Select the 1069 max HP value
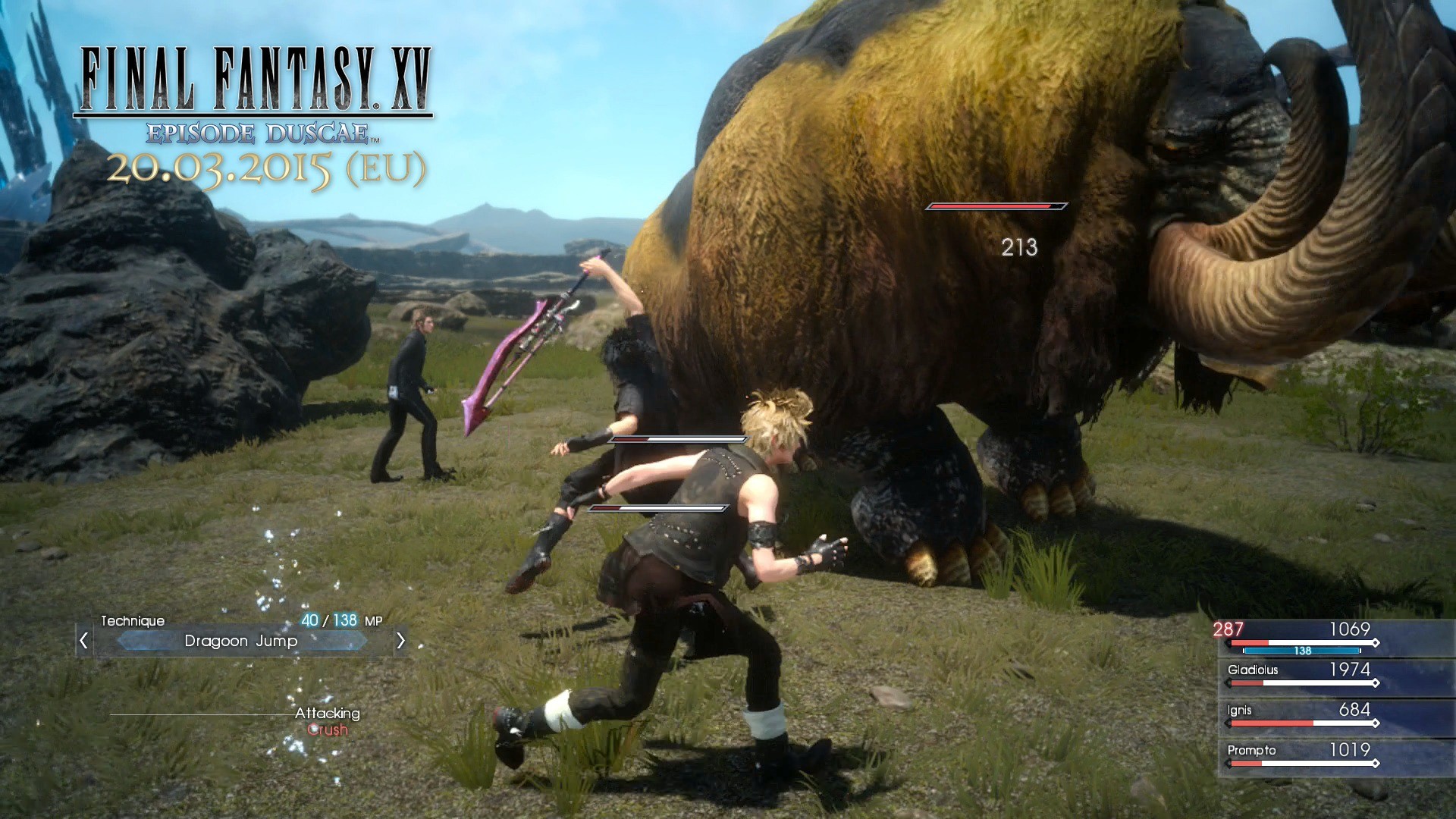 [x=1350, y=629]
